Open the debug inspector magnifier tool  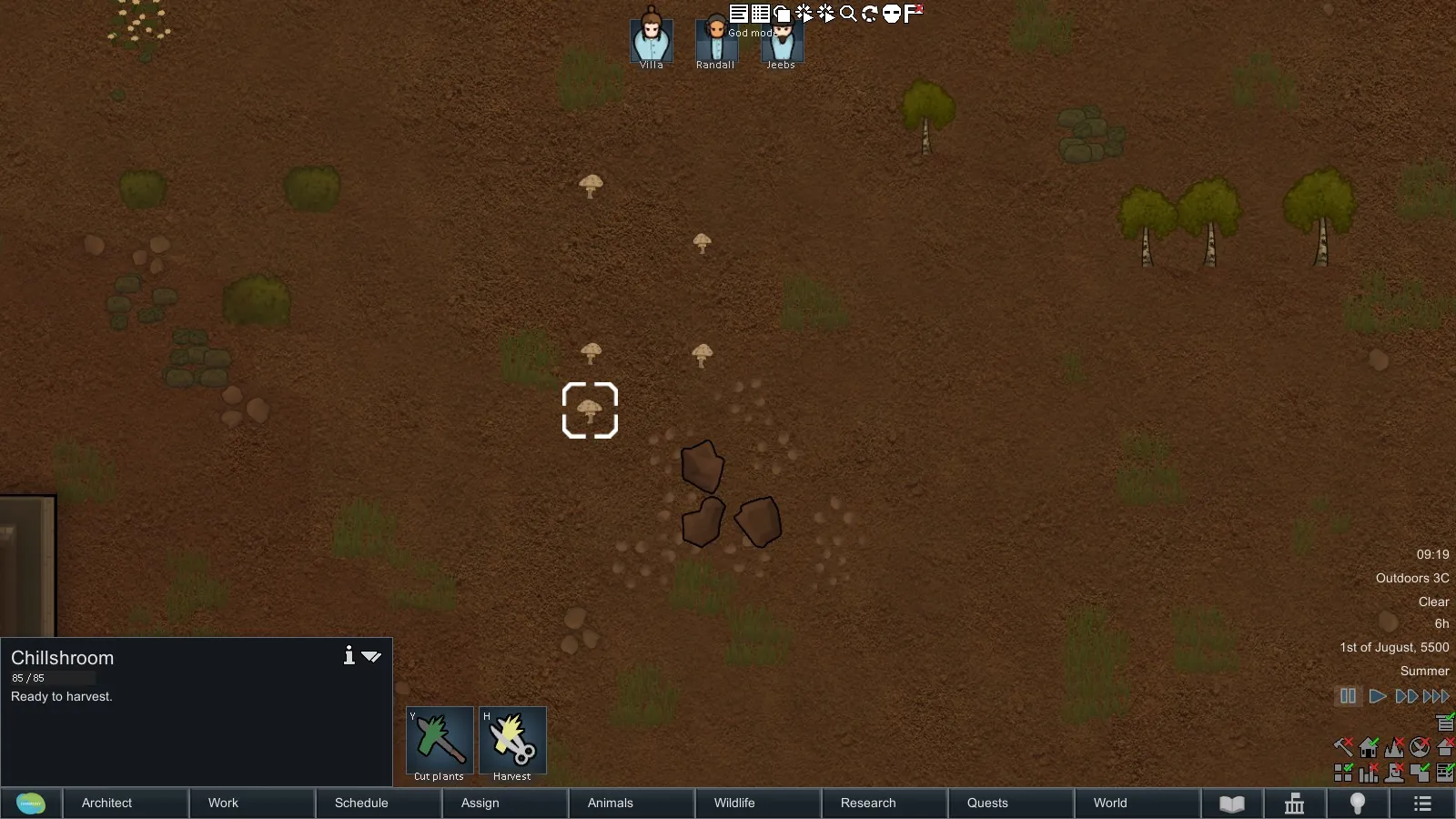[x=848, y=13]
